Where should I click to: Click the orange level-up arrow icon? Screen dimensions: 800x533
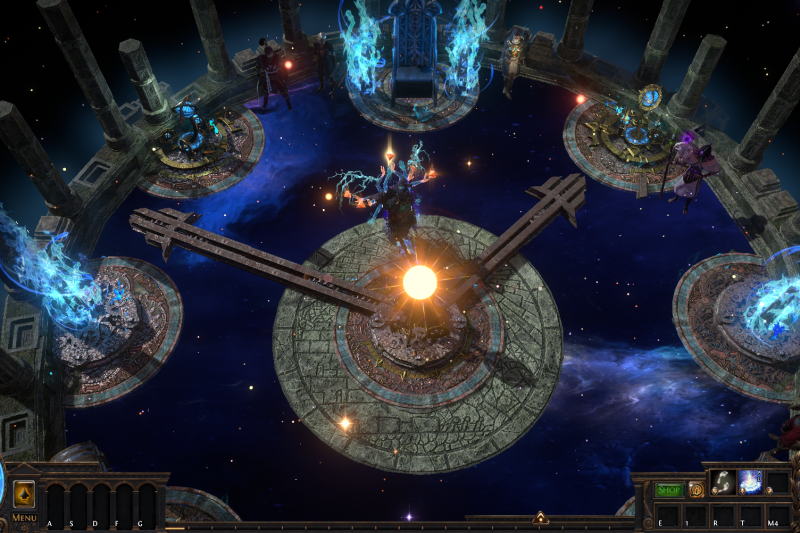[24, 495]
